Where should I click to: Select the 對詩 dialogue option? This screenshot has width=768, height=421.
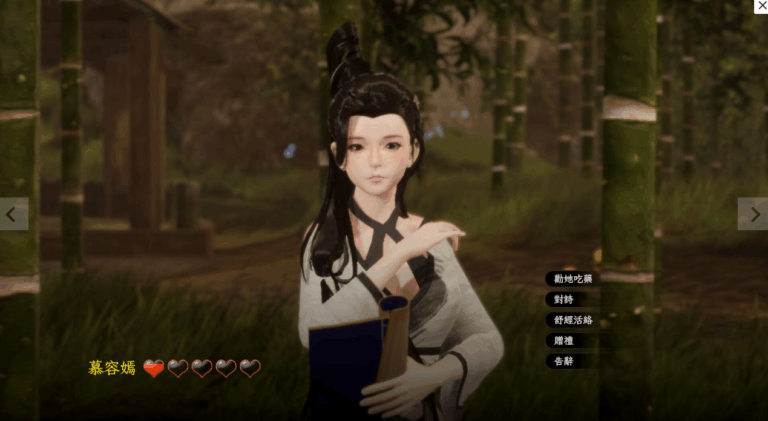click(563, 299)
